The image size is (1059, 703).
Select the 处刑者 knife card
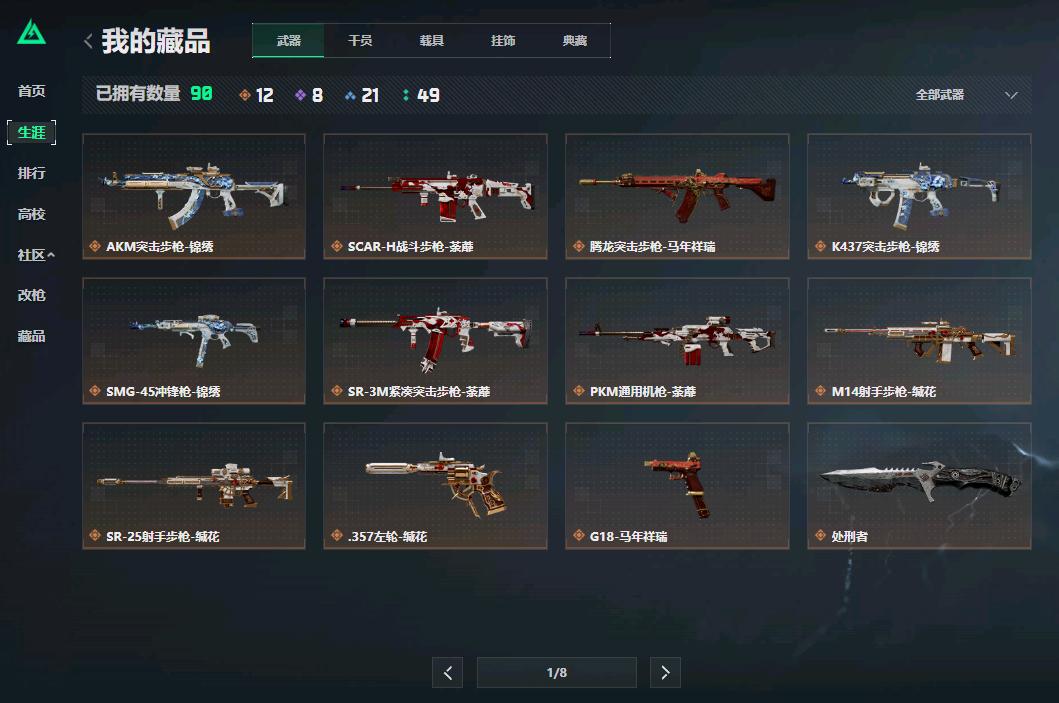tap(919, 486)
